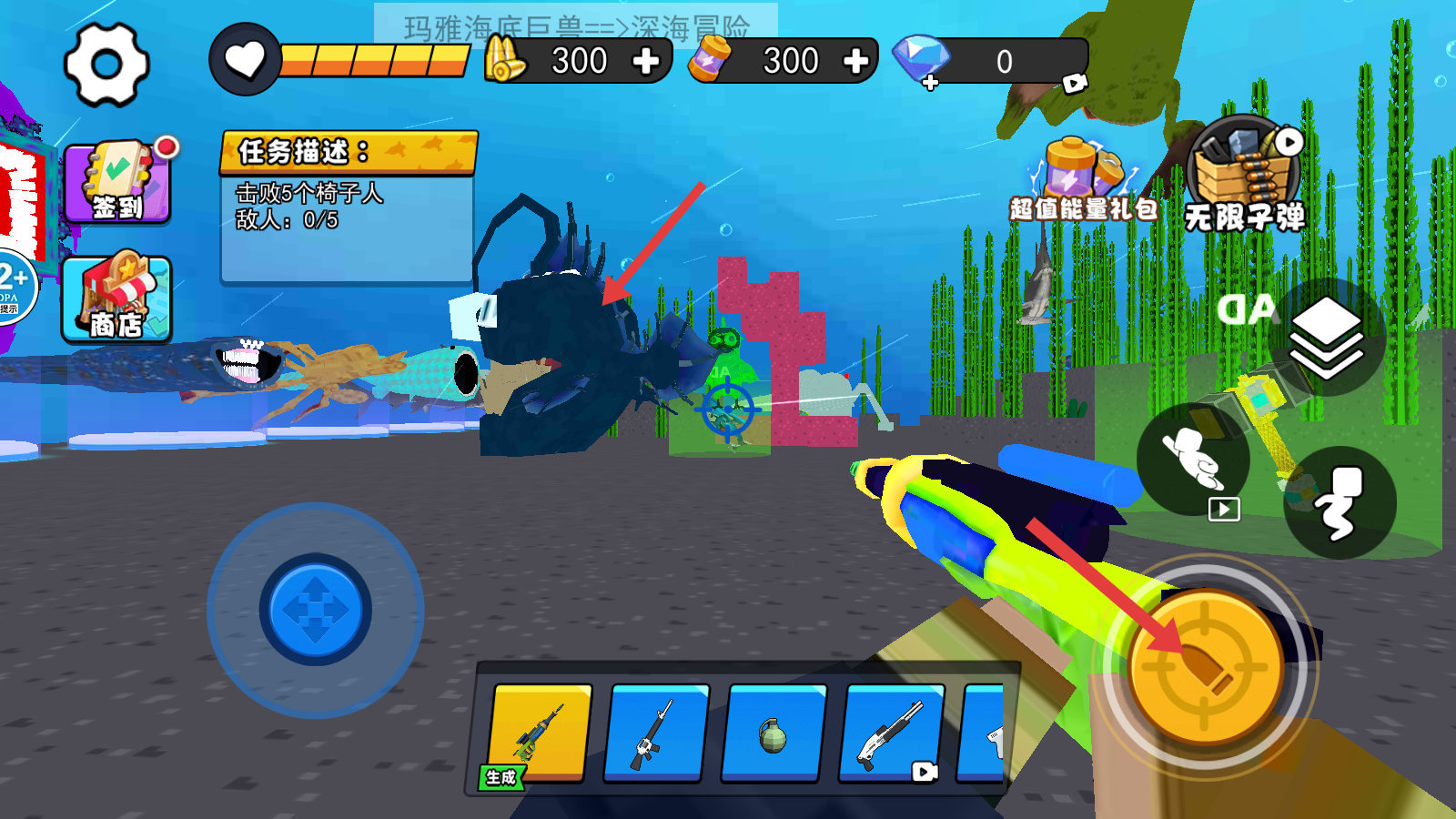Open the 商店 shop

click(116, 299)
